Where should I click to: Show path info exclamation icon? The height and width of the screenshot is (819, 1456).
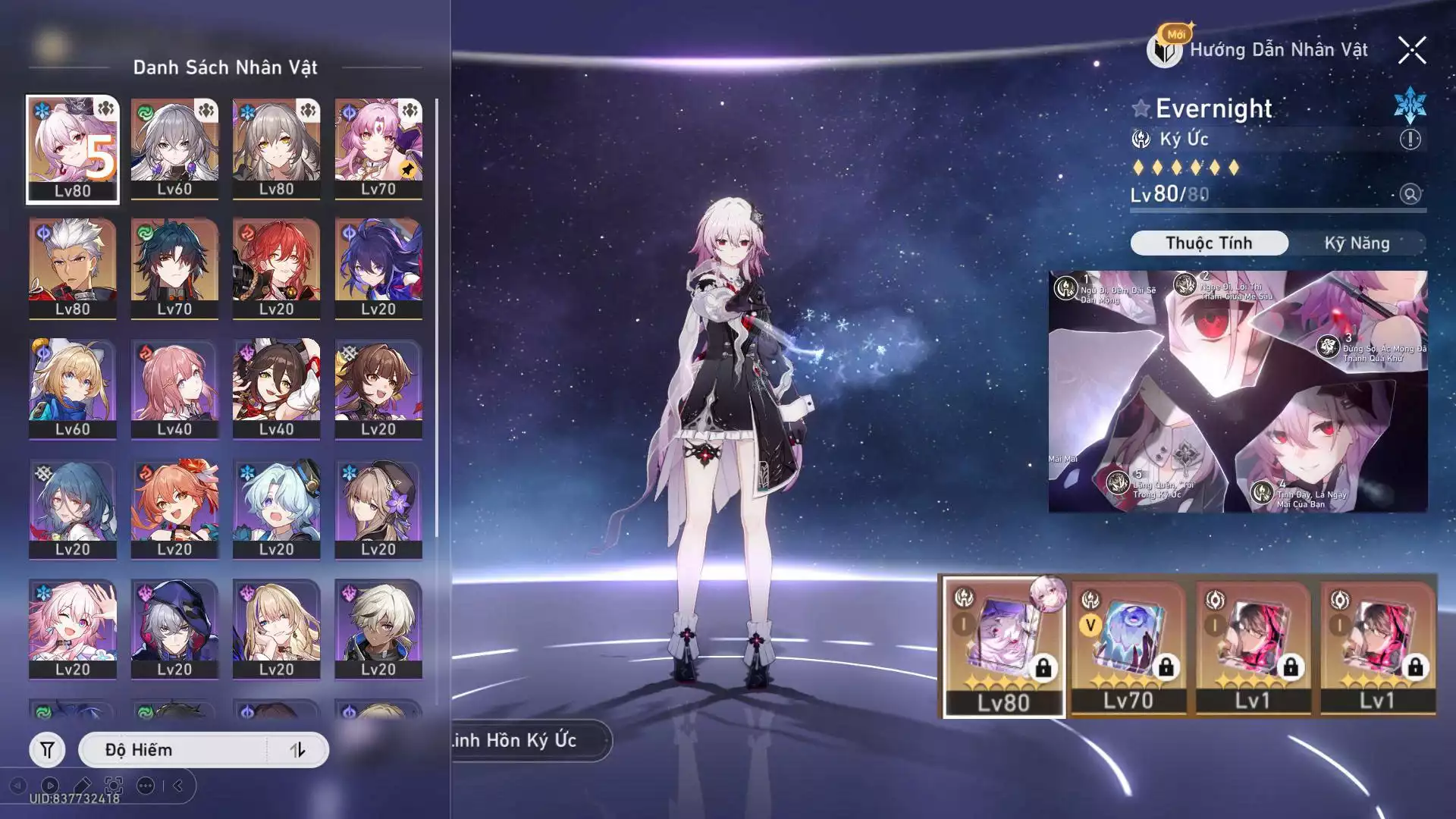1410,140
